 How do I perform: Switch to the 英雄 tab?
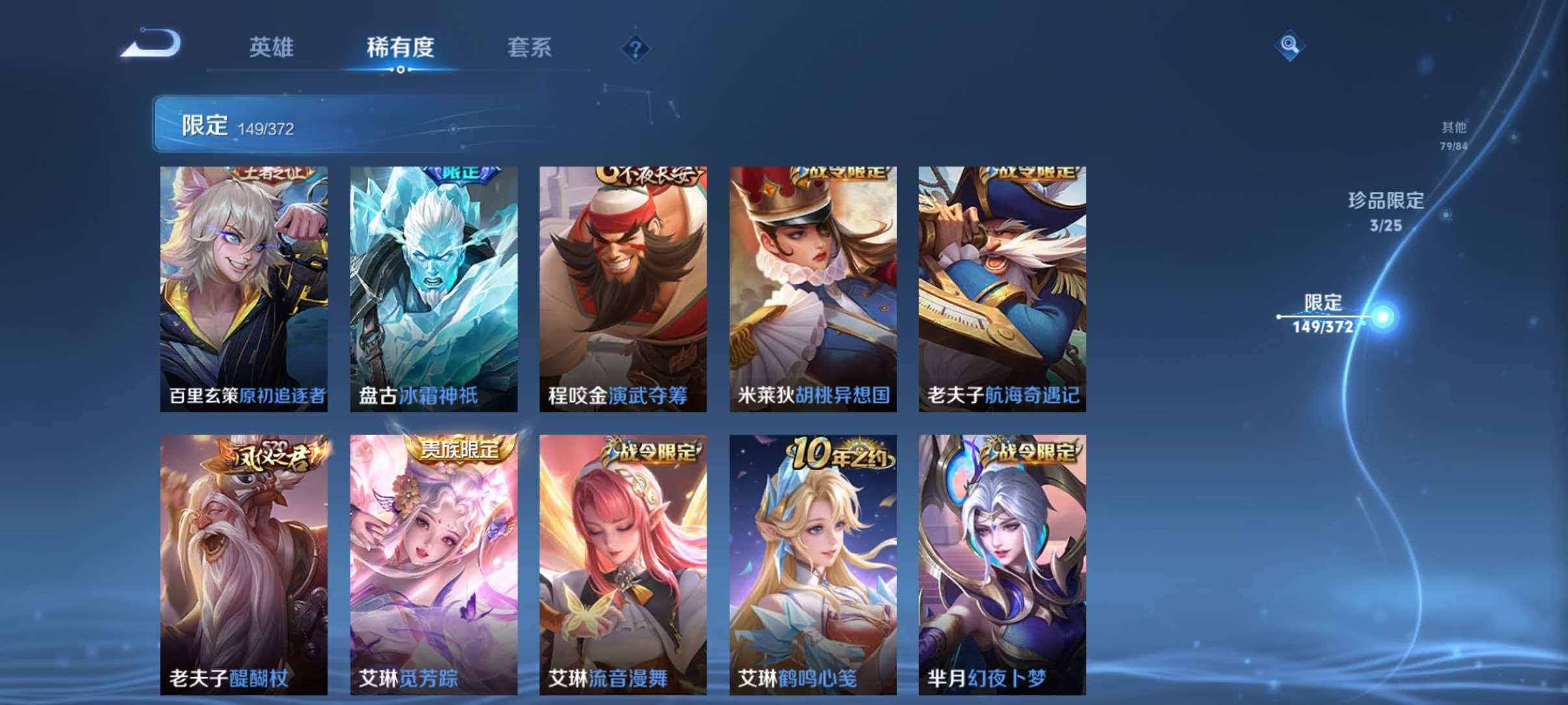(273, 47)
